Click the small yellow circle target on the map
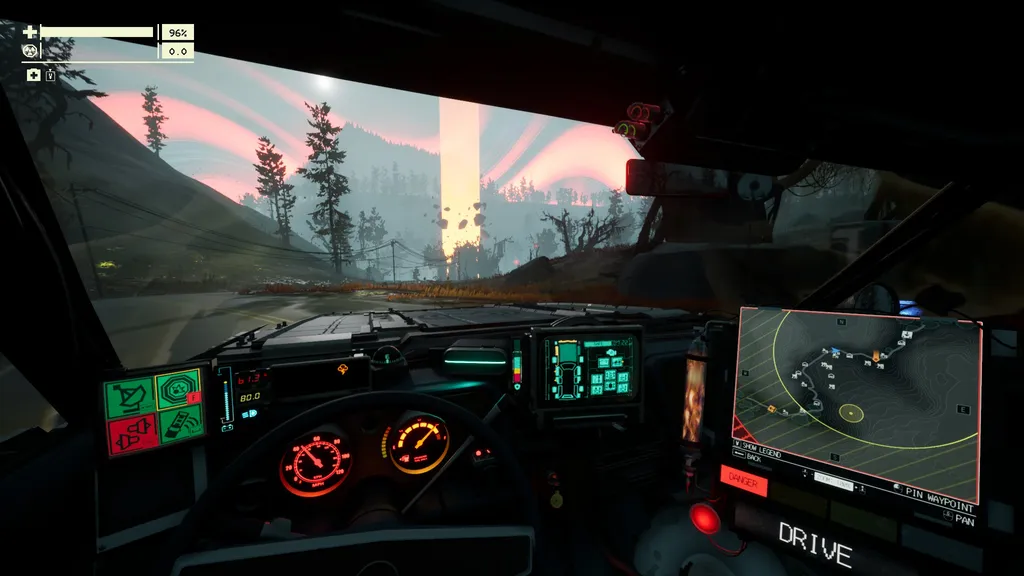 pyautogui.click(x=851, y=411)
